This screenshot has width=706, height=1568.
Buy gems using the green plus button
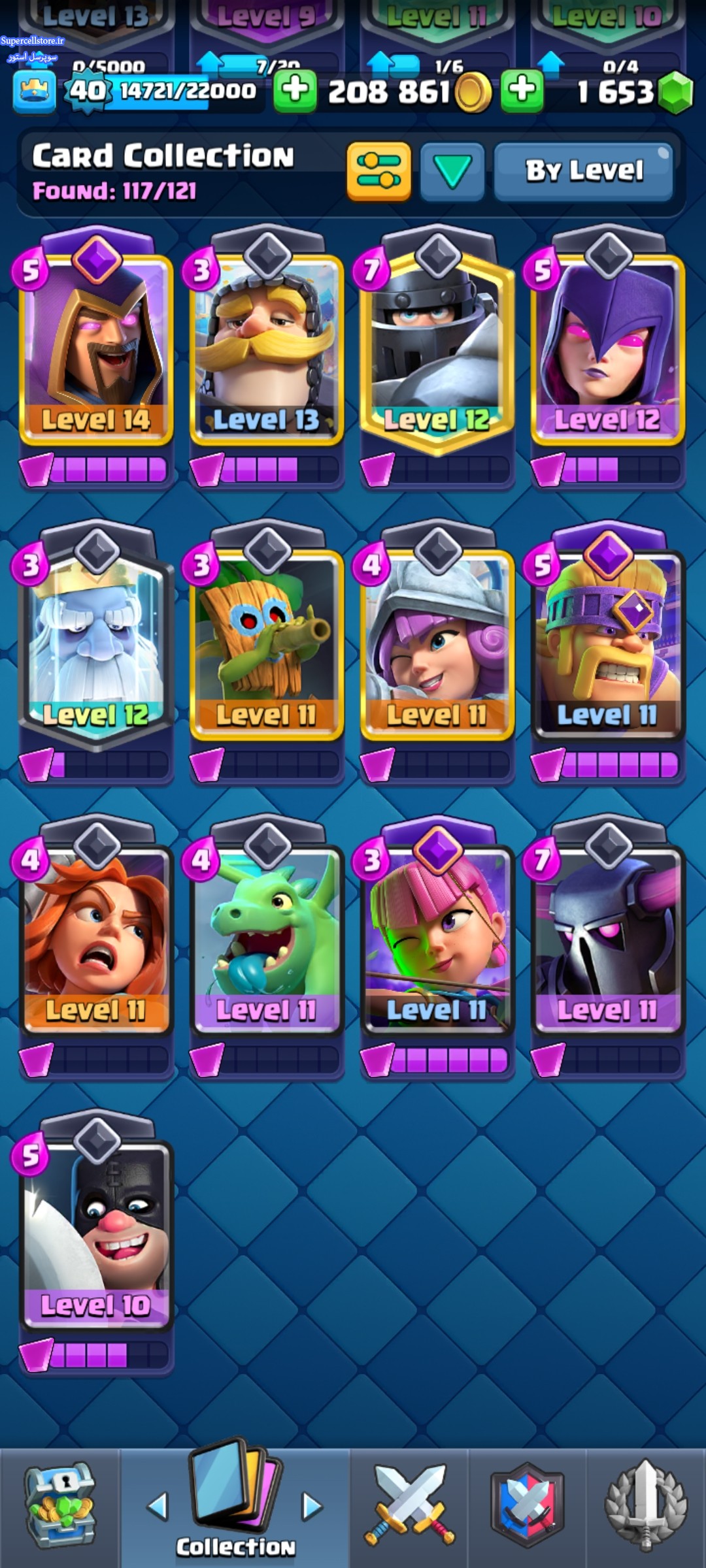pos(522,90)
